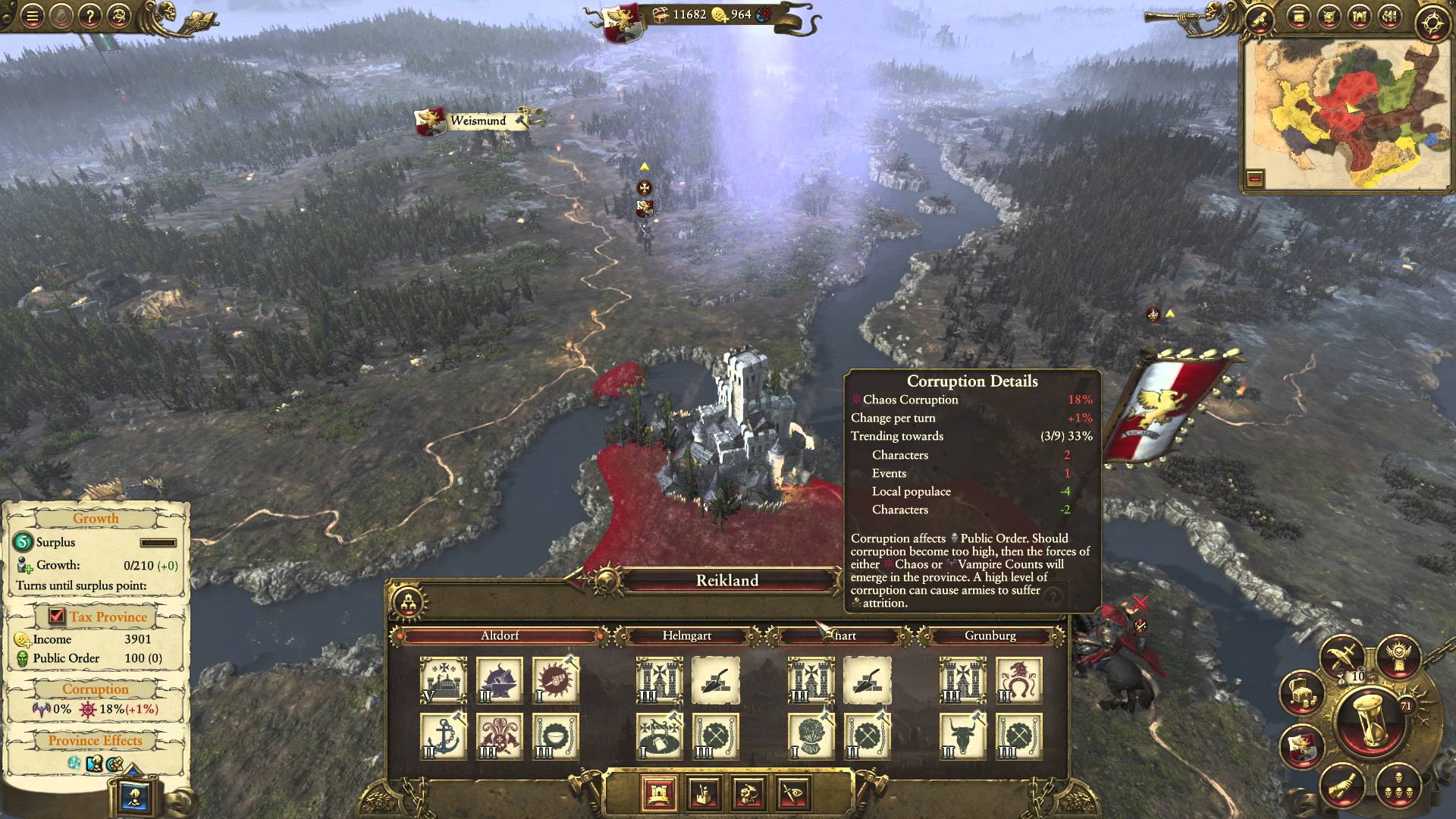This screenshot has height=819, width=1456.
Task: Select the Grunburg settlement header
Action: (990, 635)
